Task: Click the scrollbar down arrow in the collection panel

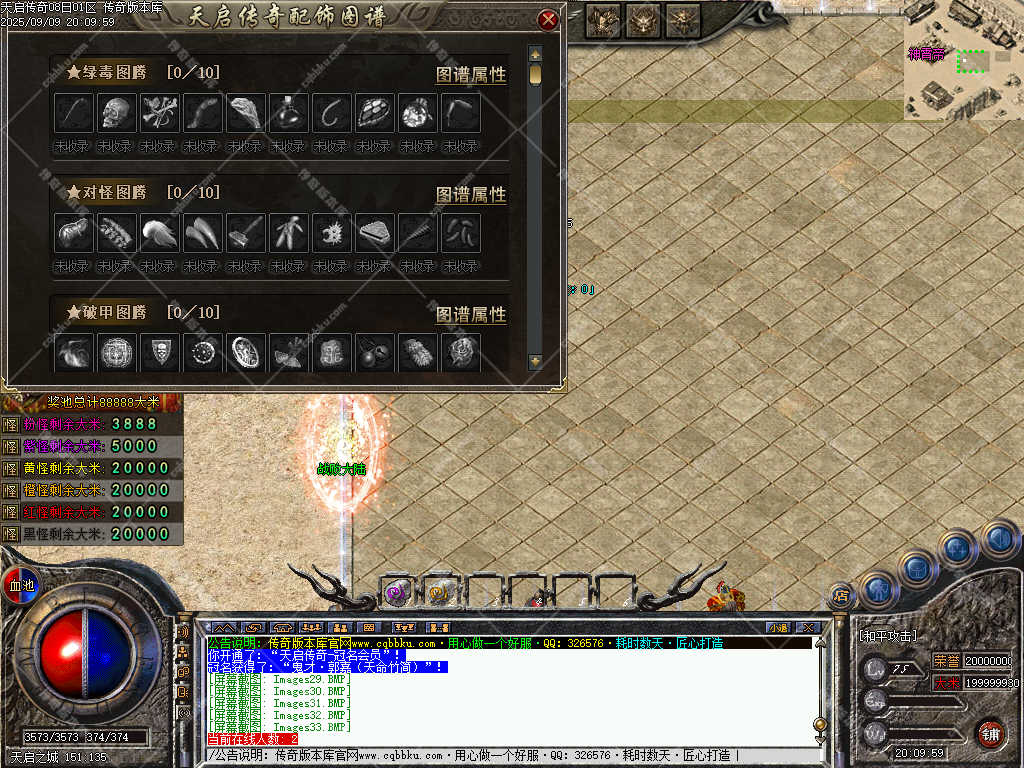Action: point(535,360)
